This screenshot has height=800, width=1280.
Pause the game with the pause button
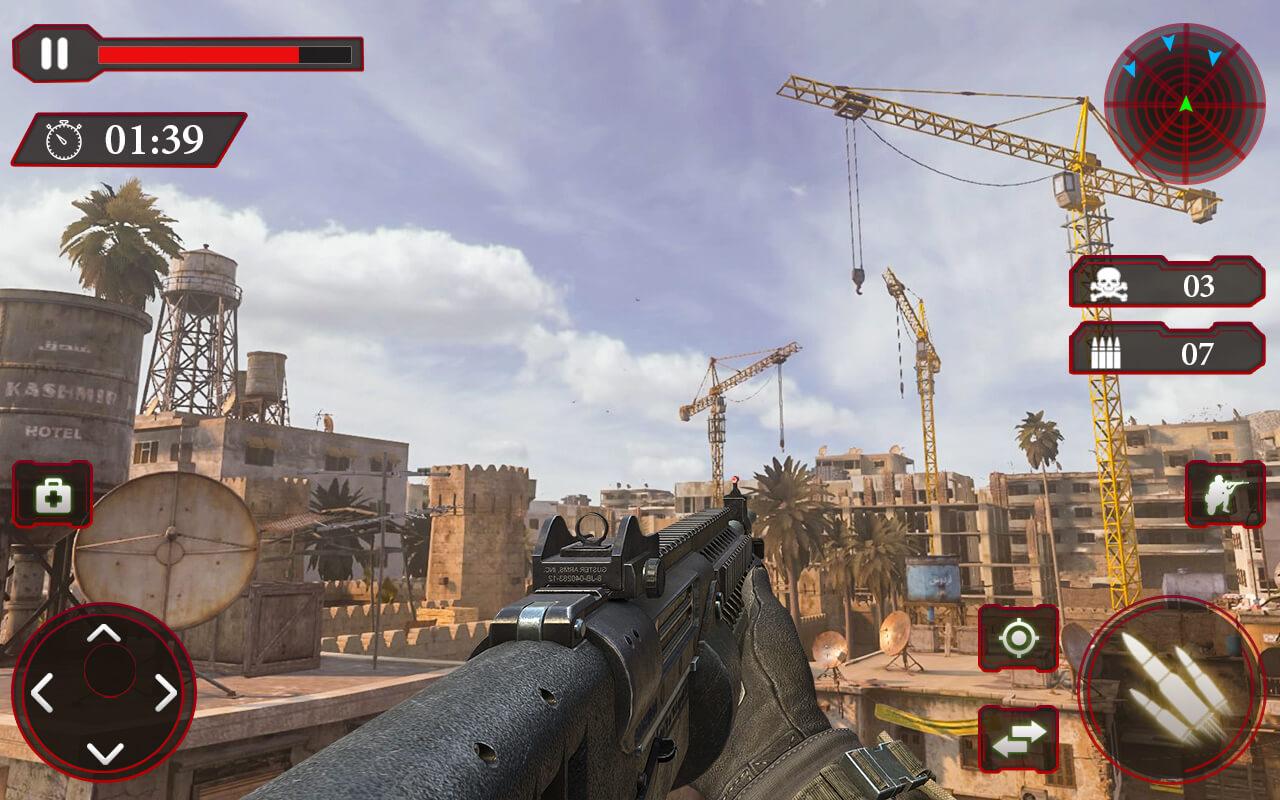pyautogui.click(x=55, y=54)
